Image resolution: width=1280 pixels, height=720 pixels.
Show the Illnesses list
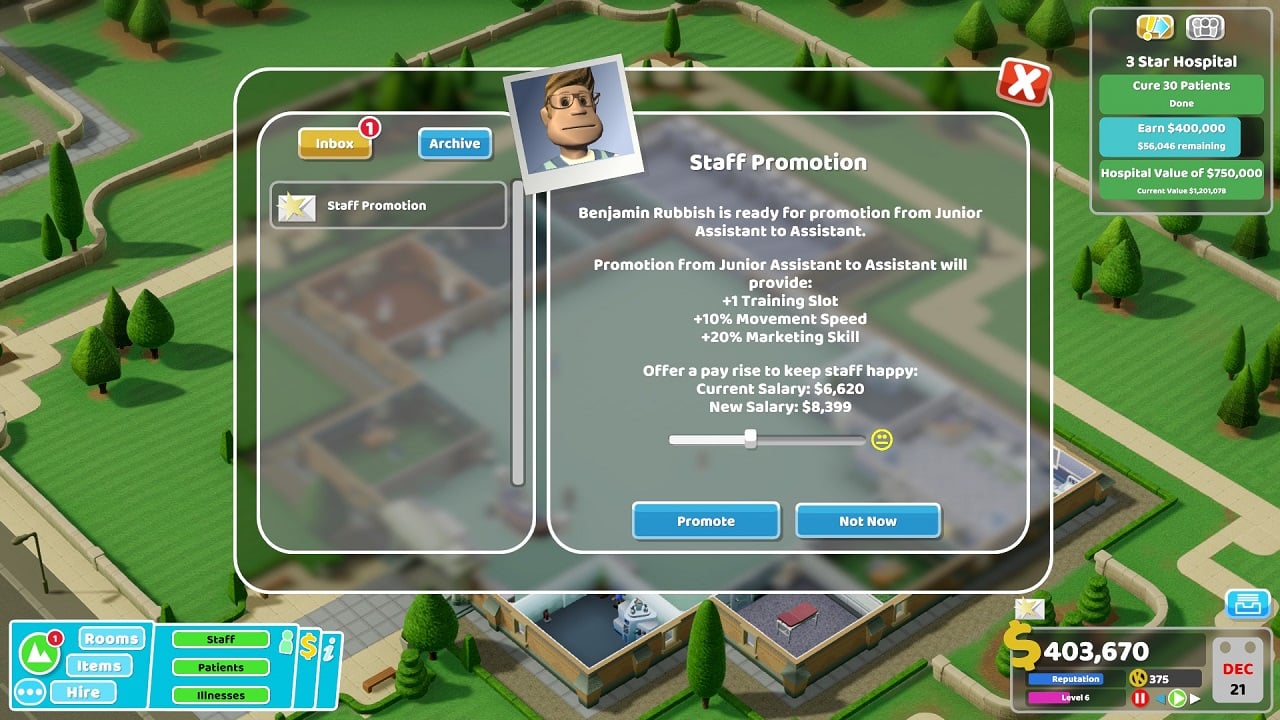click(x=221, y=695)
